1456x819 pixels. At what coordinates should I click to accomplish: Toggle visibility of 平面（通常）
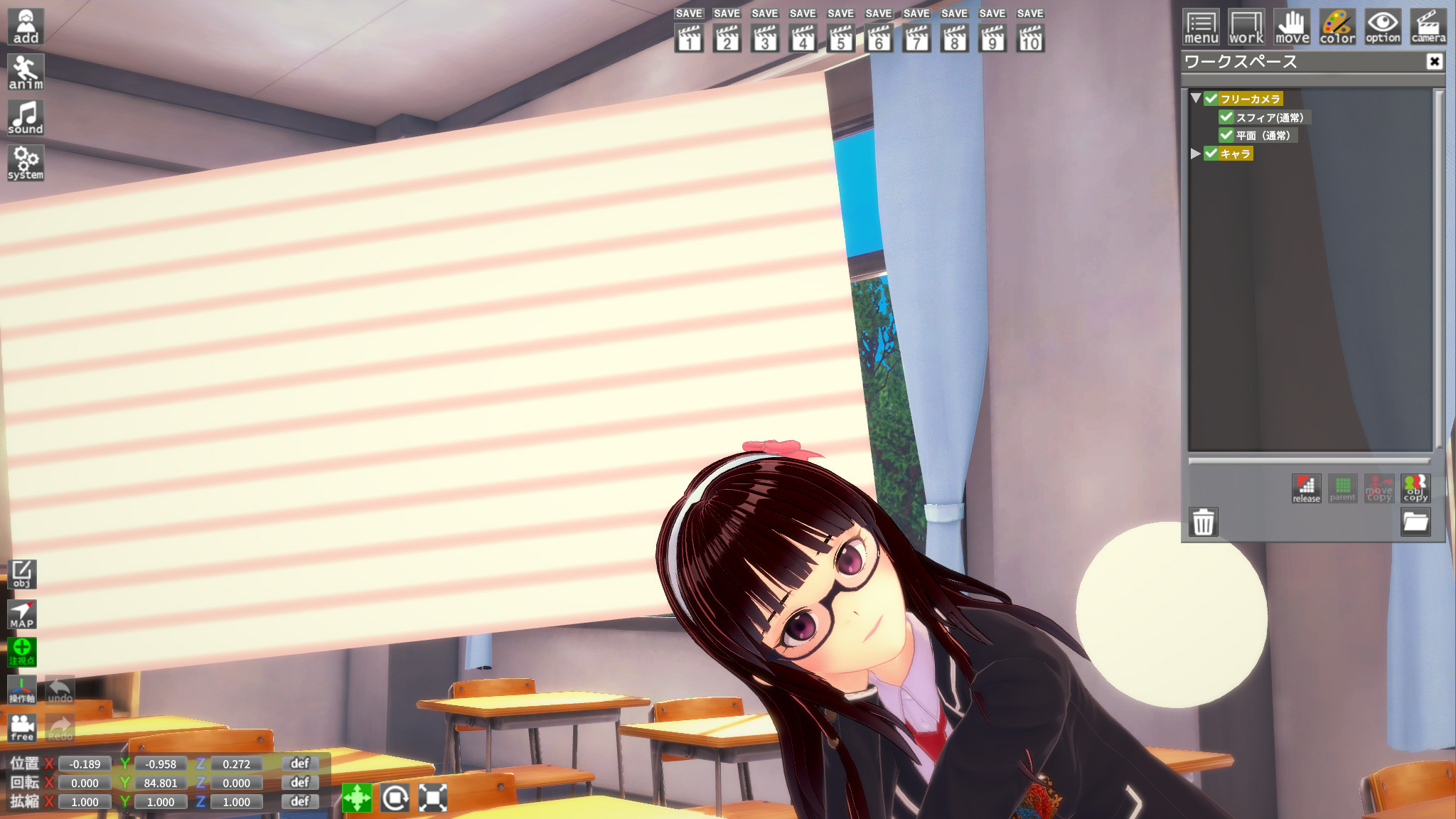click(1225, 135)
